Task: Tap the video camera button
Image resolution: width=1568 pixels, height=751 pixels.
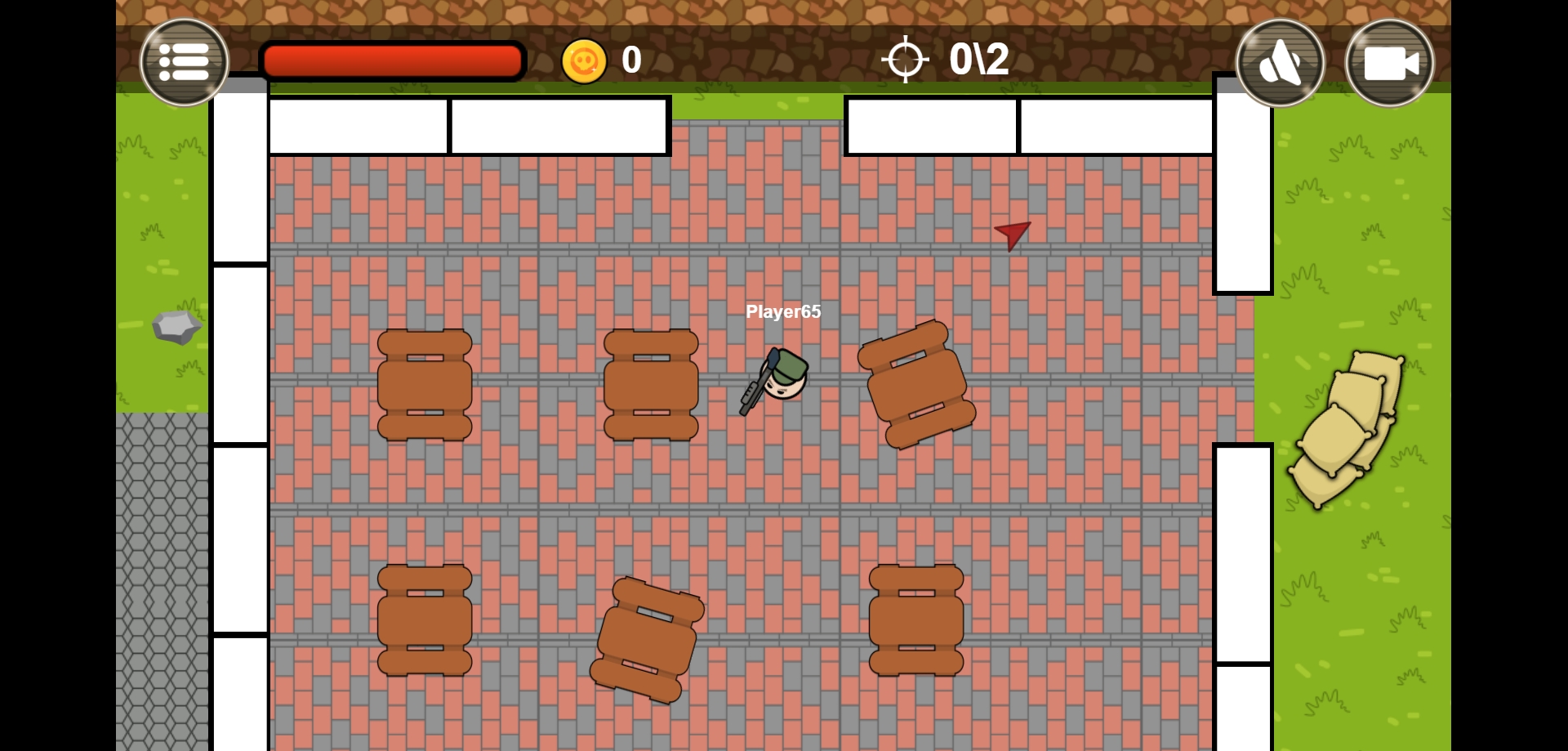Action: [1389, 63]
